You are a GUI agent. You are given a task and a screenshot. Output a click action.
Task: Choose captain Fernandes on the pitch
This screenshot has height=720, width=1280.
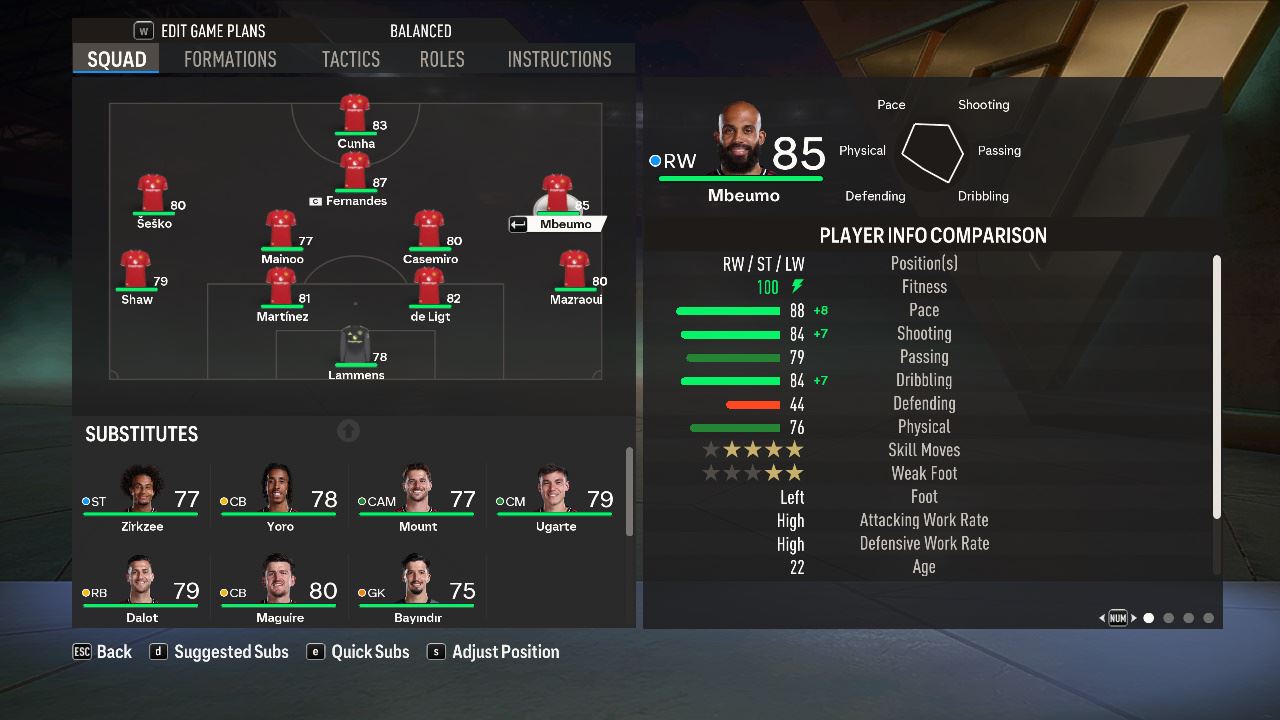(x=355, y=171)
